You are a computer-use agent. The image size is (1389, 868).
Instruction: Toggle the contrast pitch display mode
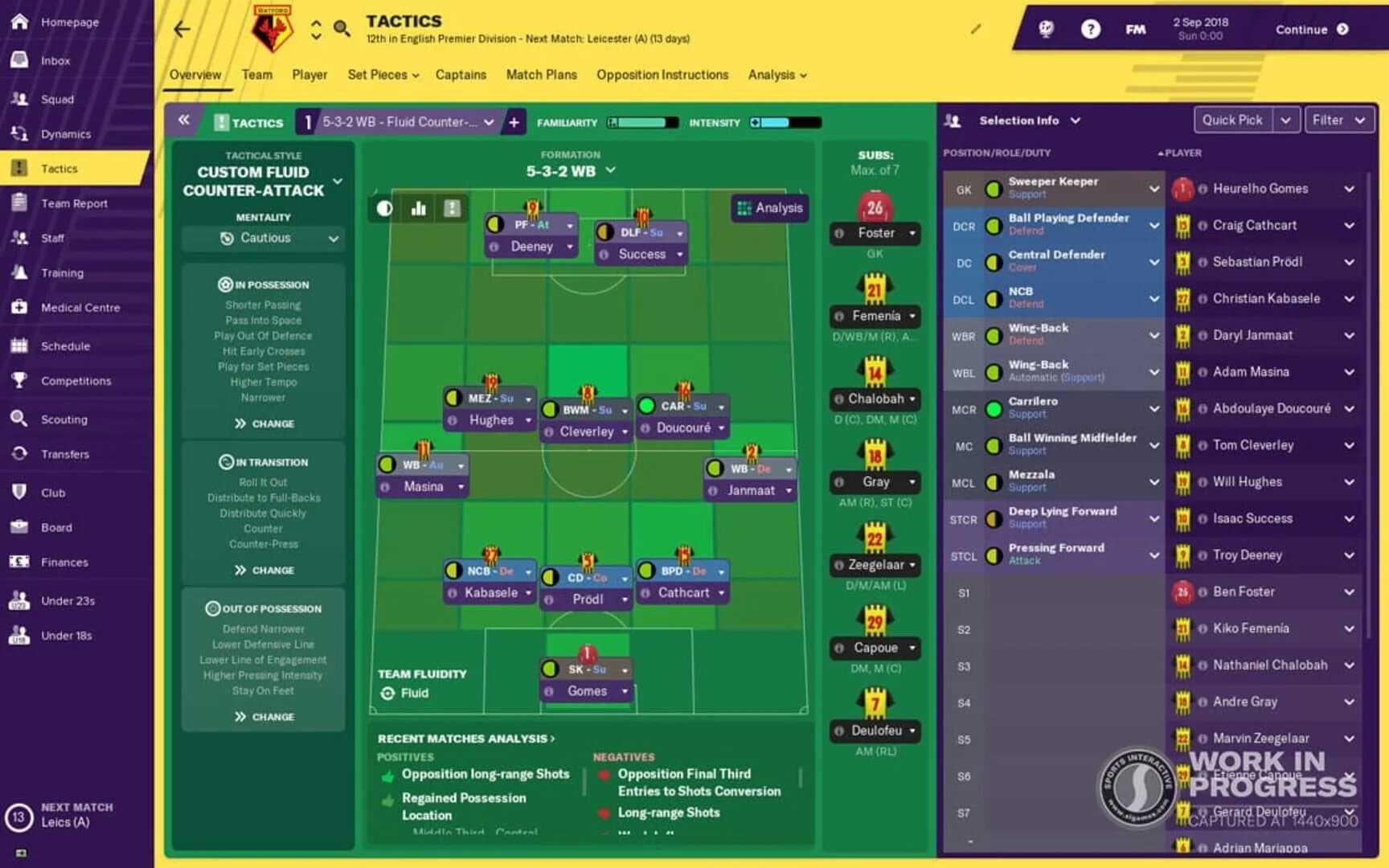coord(383,207)
